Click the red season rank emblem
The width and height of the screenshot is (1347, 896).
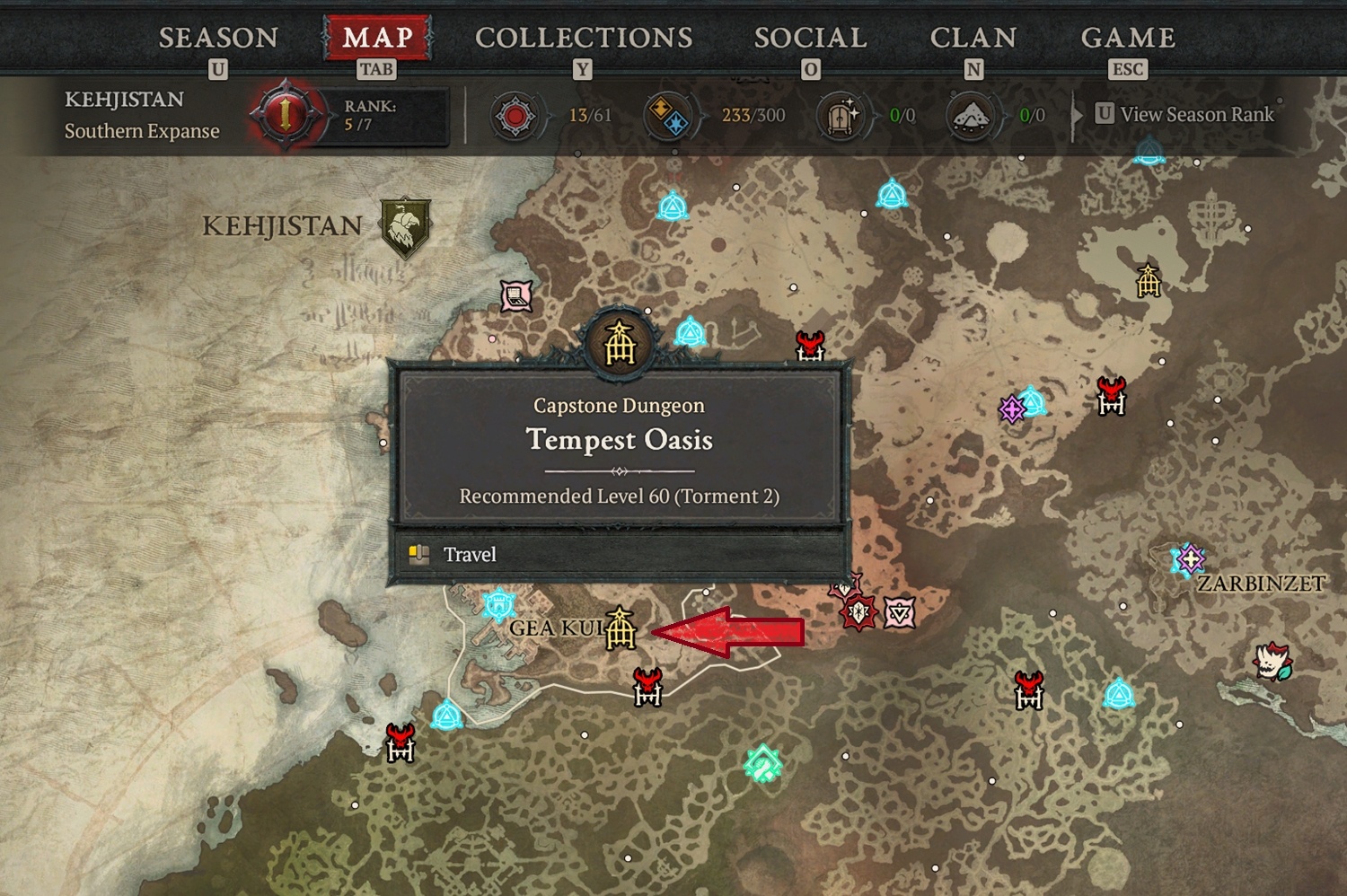click(285, 115)
